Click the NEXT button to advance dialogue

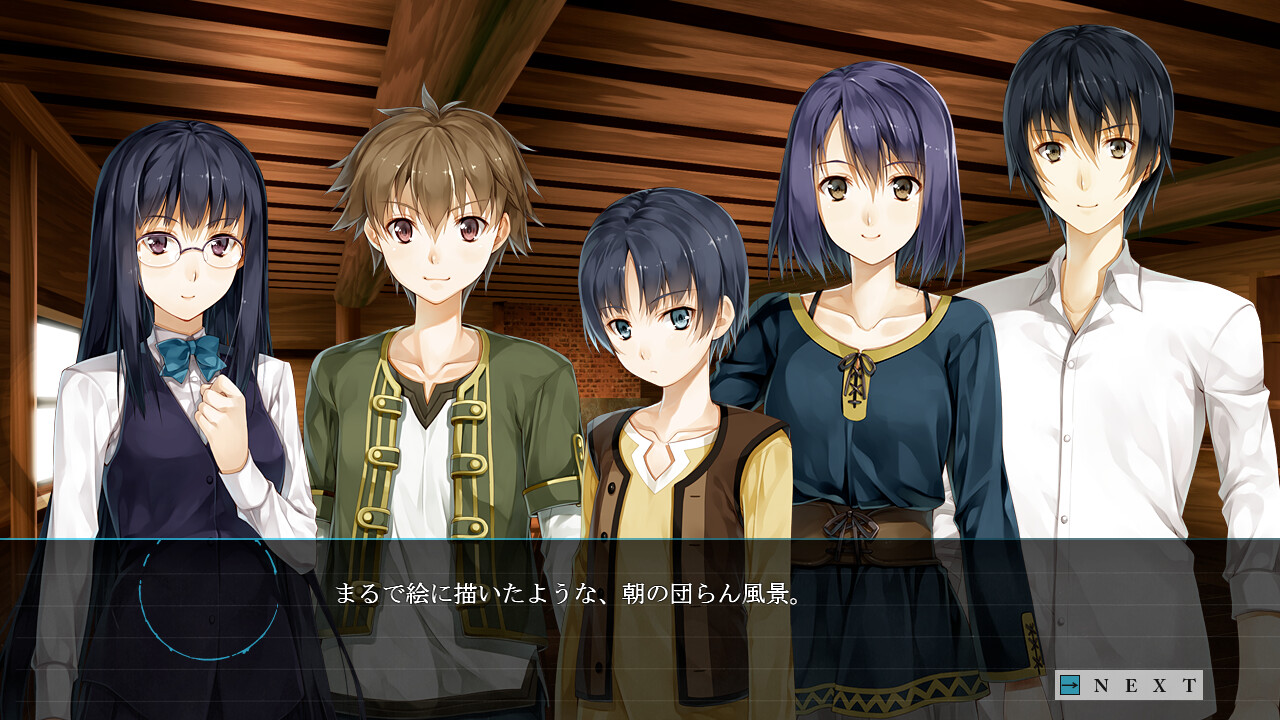1130,685
